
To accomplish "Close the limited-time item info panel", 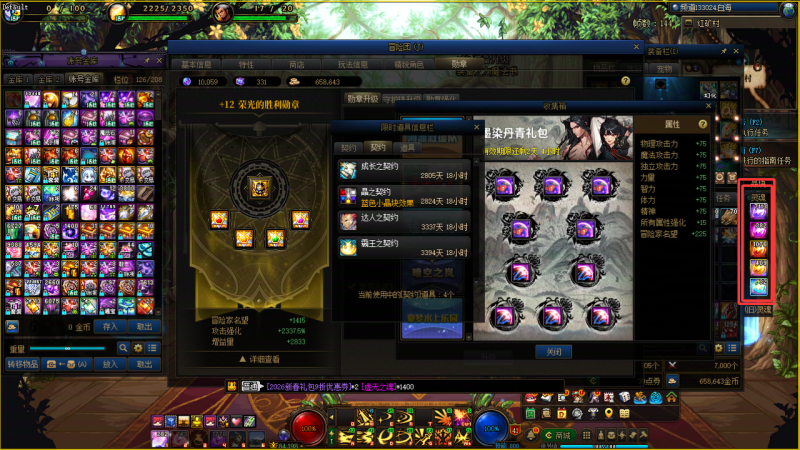I will pos(476,127).
